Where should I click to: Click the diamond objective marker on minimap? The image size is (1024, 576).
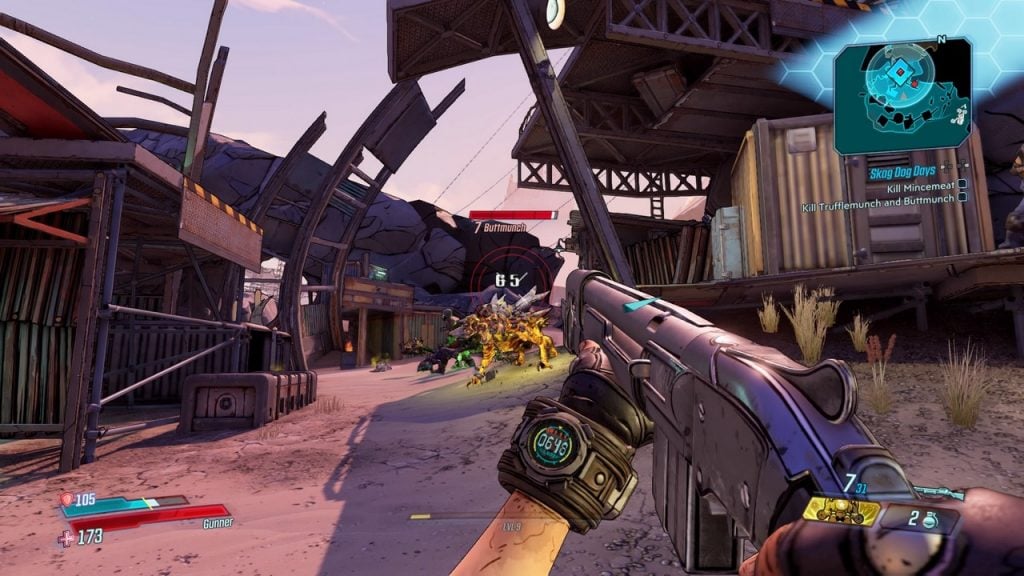tap(899, 73)
